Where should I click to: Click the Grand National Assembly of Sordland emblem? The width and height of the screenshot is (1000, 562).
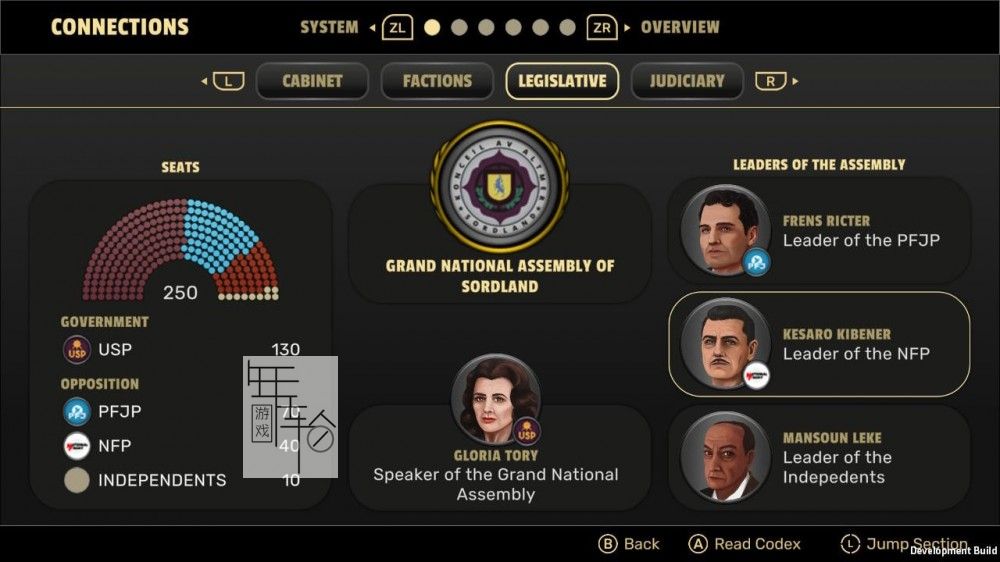coord(499,187)
